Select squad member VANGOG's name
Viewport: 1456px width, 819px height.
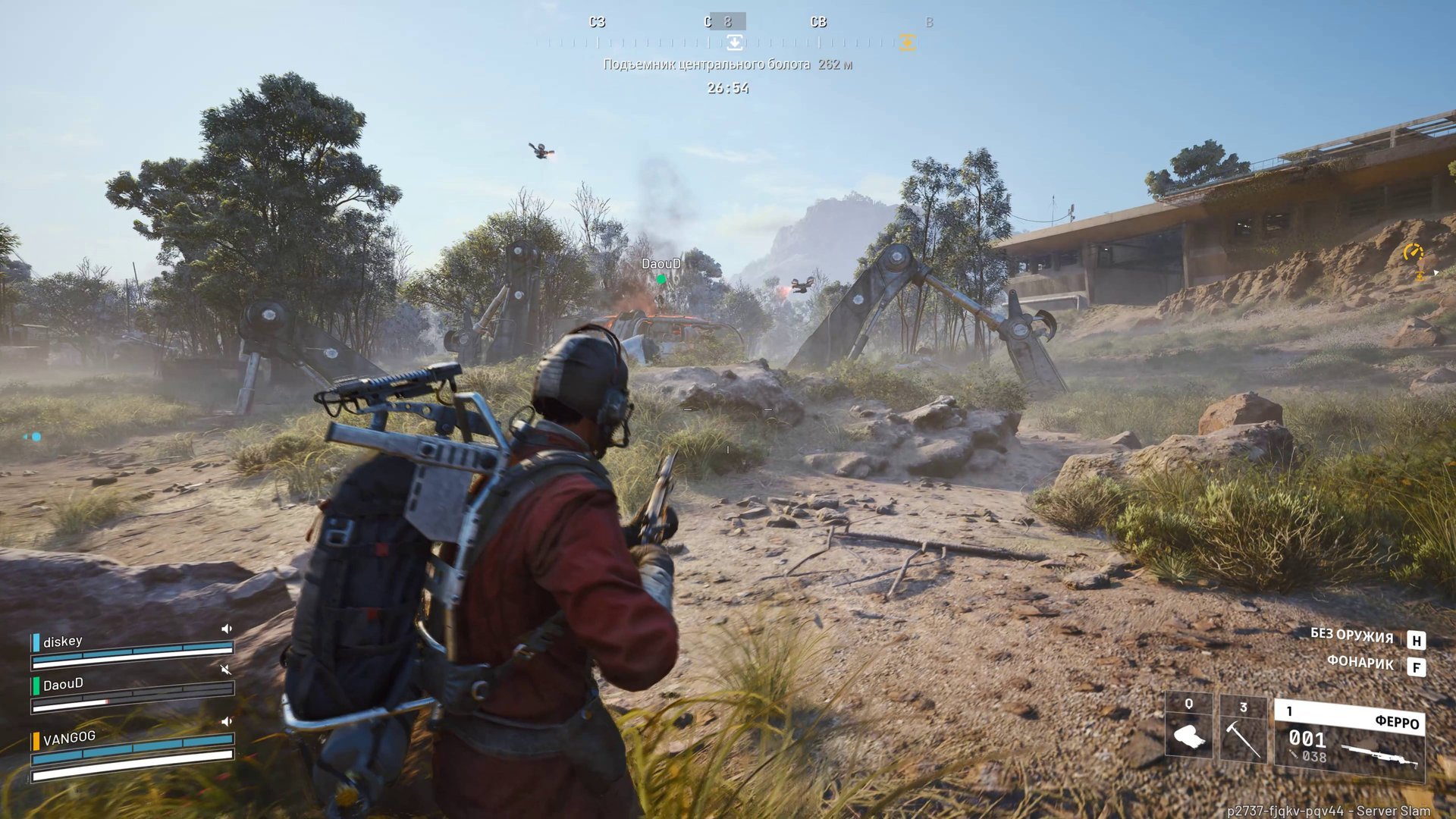[69, 737]
